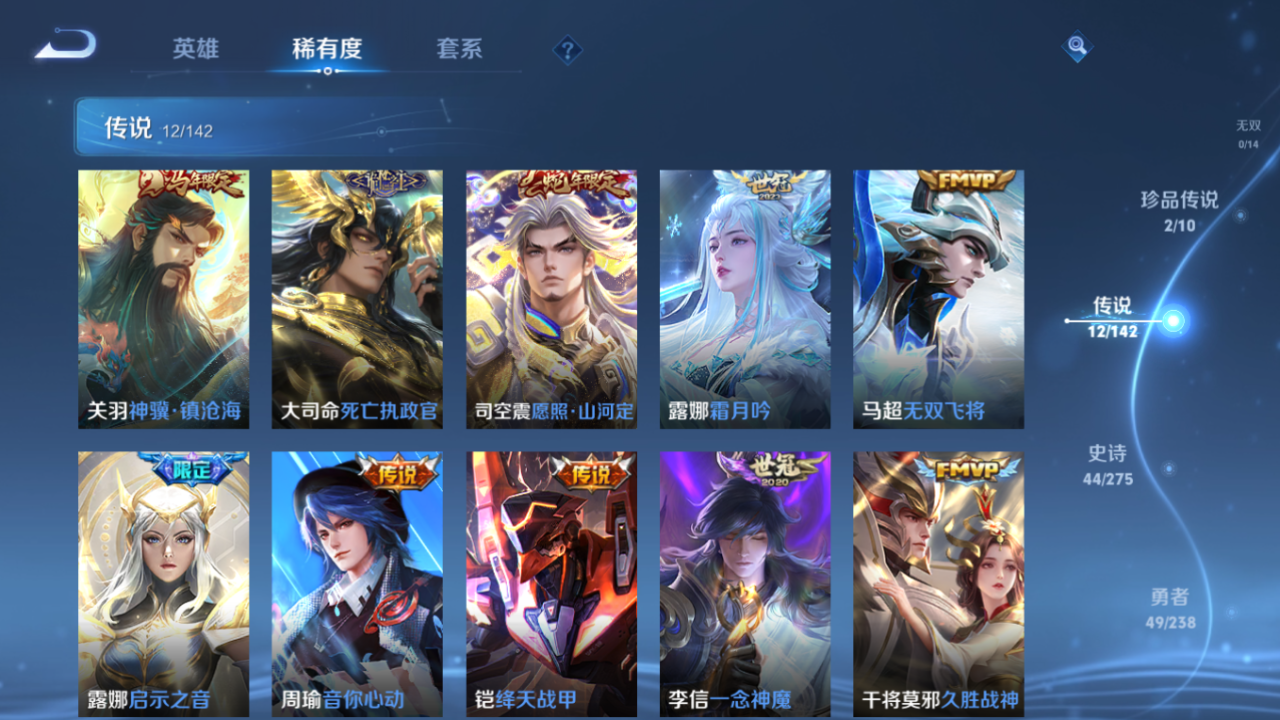Open the 铠 绛天战甲 skin thumbnail

(550, 580)
